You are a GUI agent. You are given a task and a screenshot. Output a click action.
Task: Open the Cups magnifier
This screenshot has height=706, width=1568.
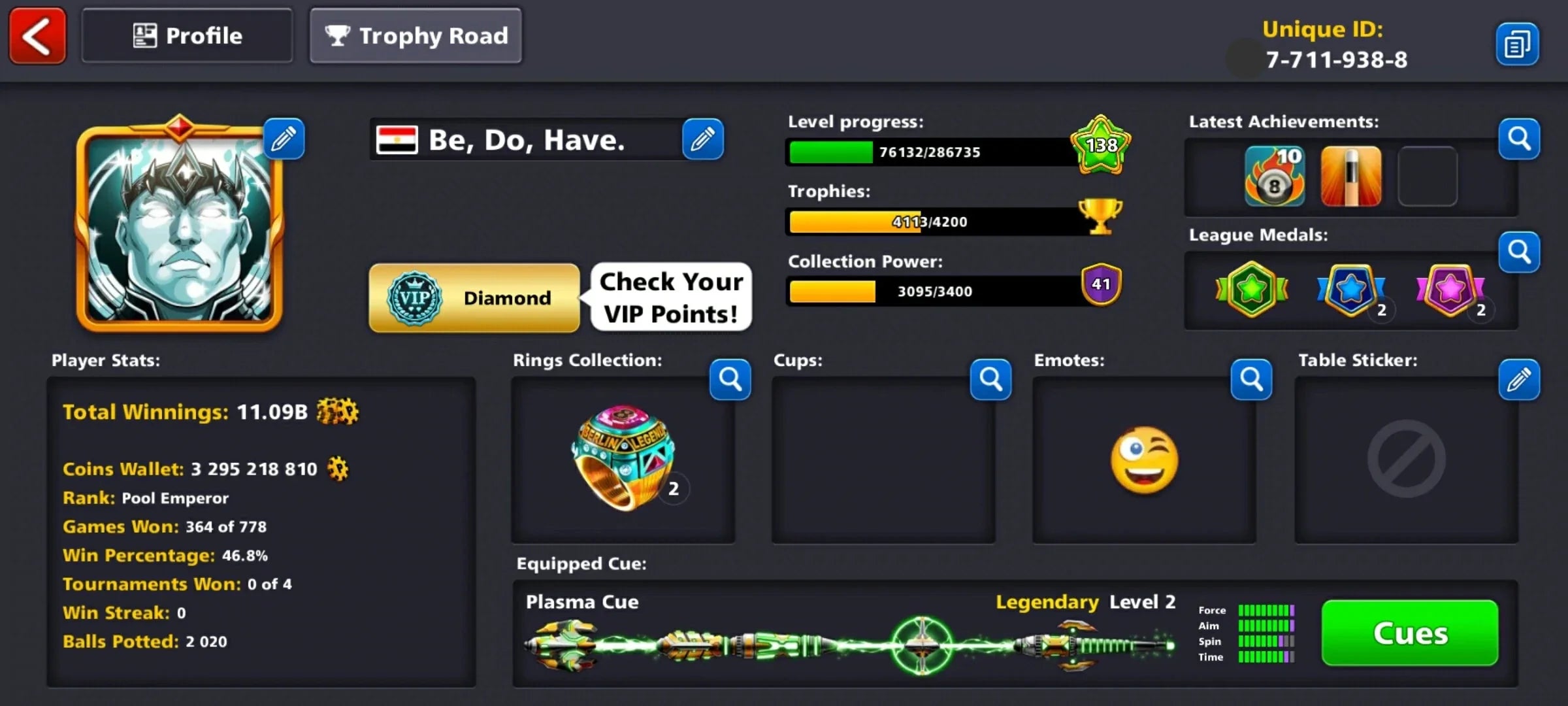pos(990,380)
